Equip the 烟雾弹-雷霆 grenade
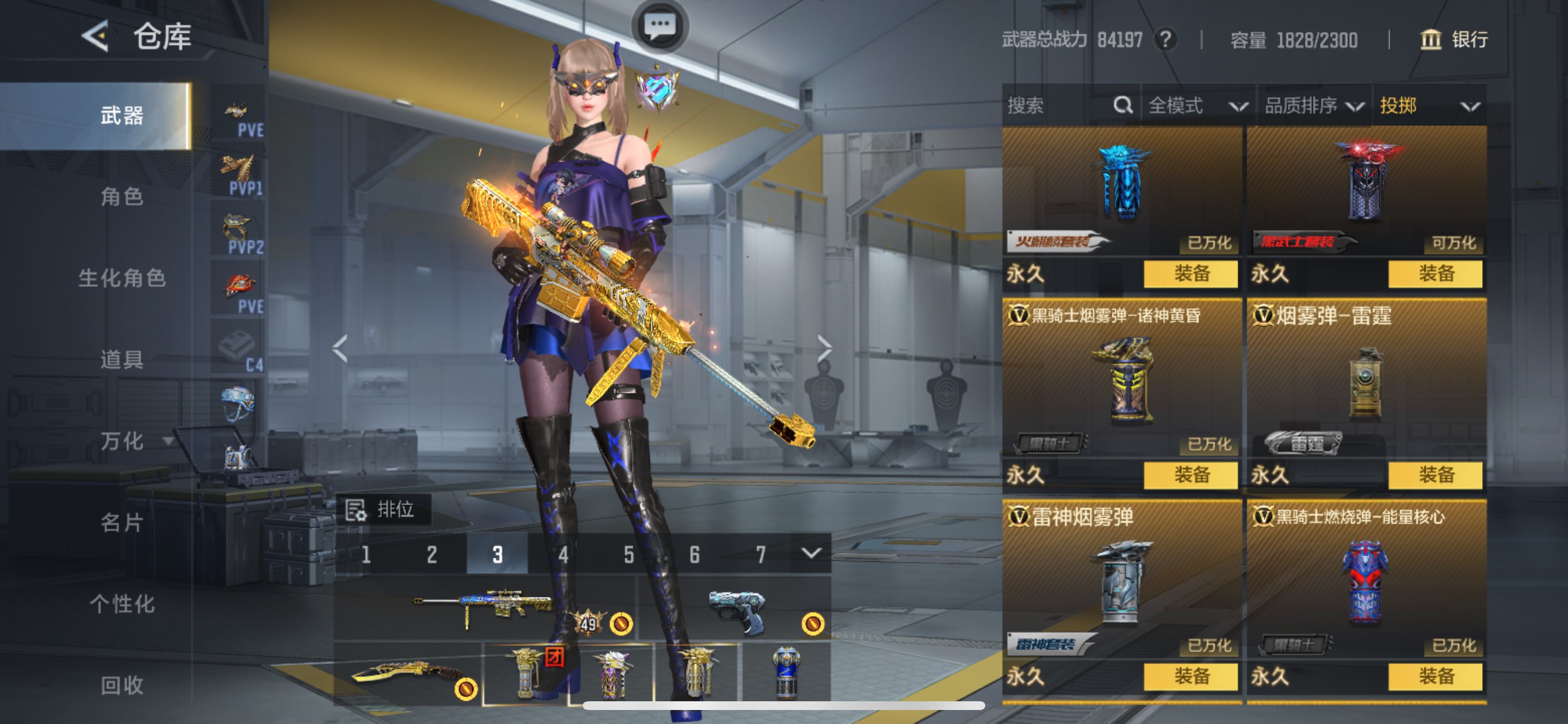This screenshot has width=1568, height=724. pyautogui.click(x=1434, y=475)
